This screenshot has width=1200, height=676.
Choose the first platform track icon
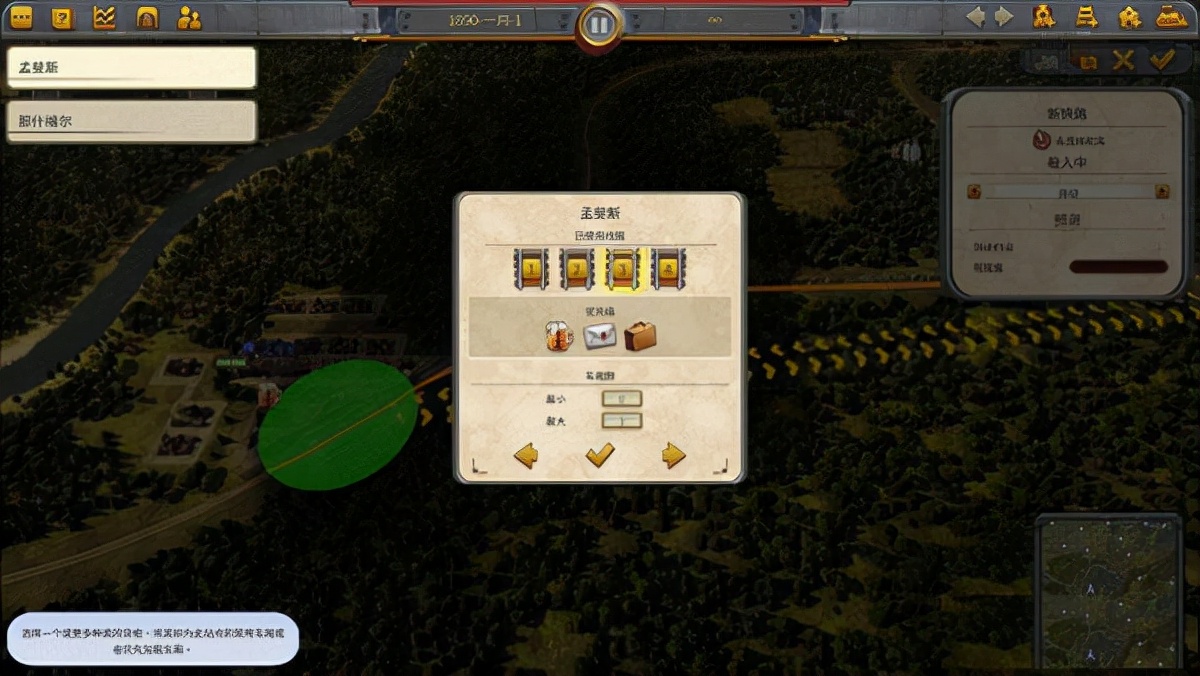[x=530, y=269]
